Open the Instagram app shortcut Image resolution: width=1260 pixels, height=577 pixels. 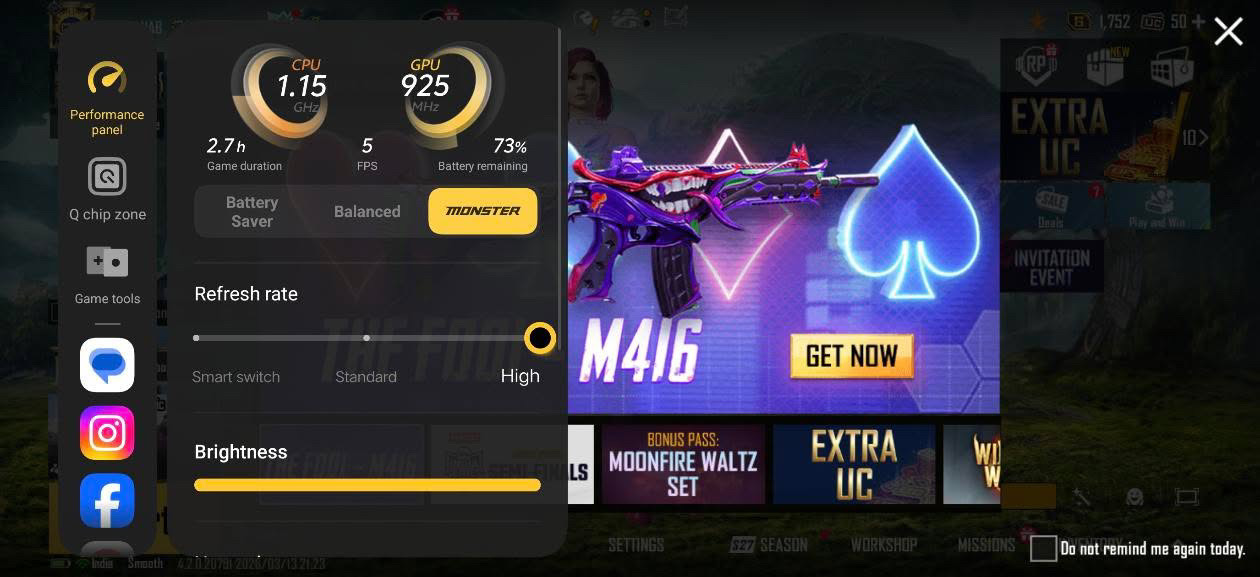(107, 433)
